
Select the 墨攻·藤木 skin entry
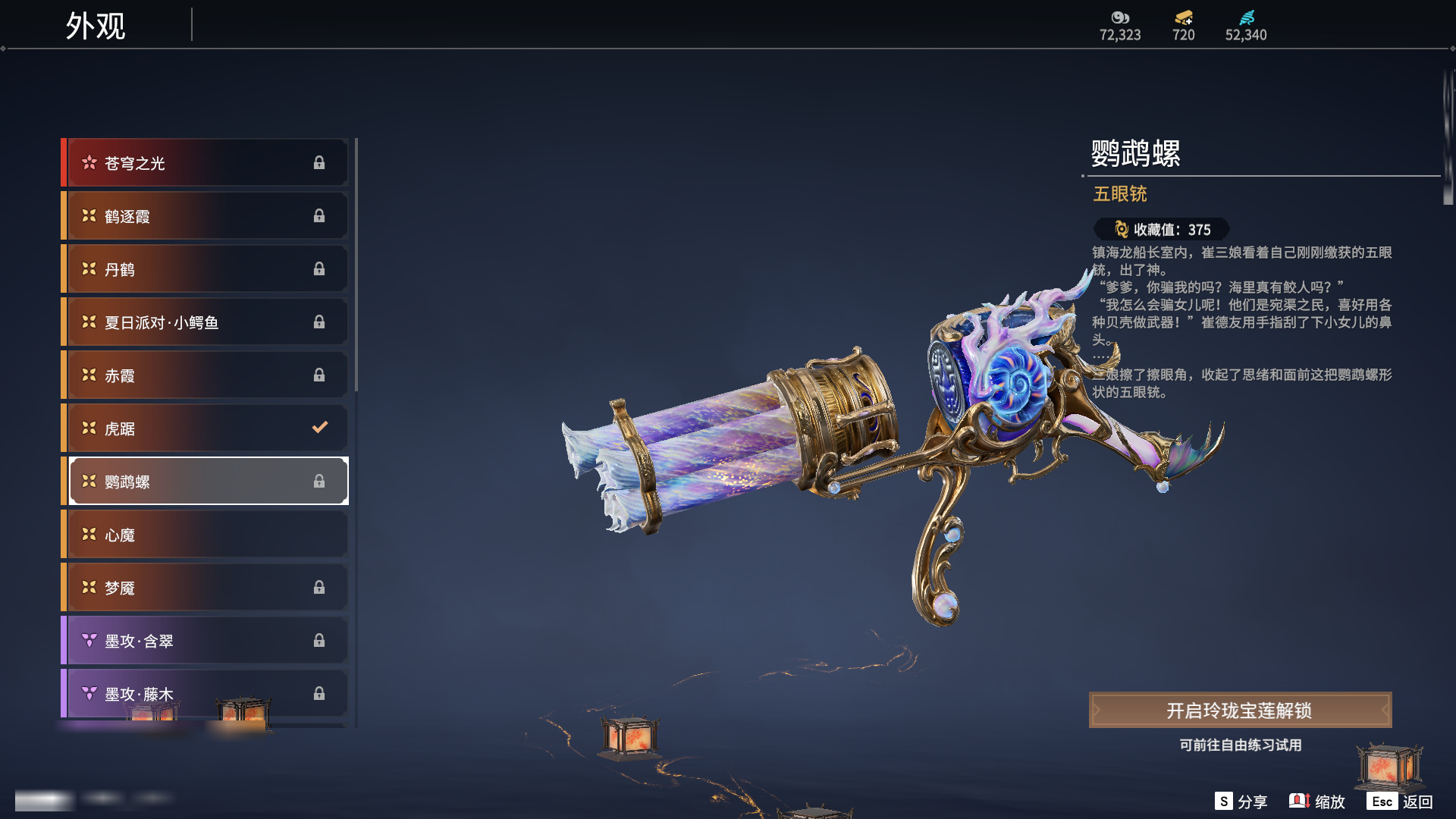click(205, 693)
